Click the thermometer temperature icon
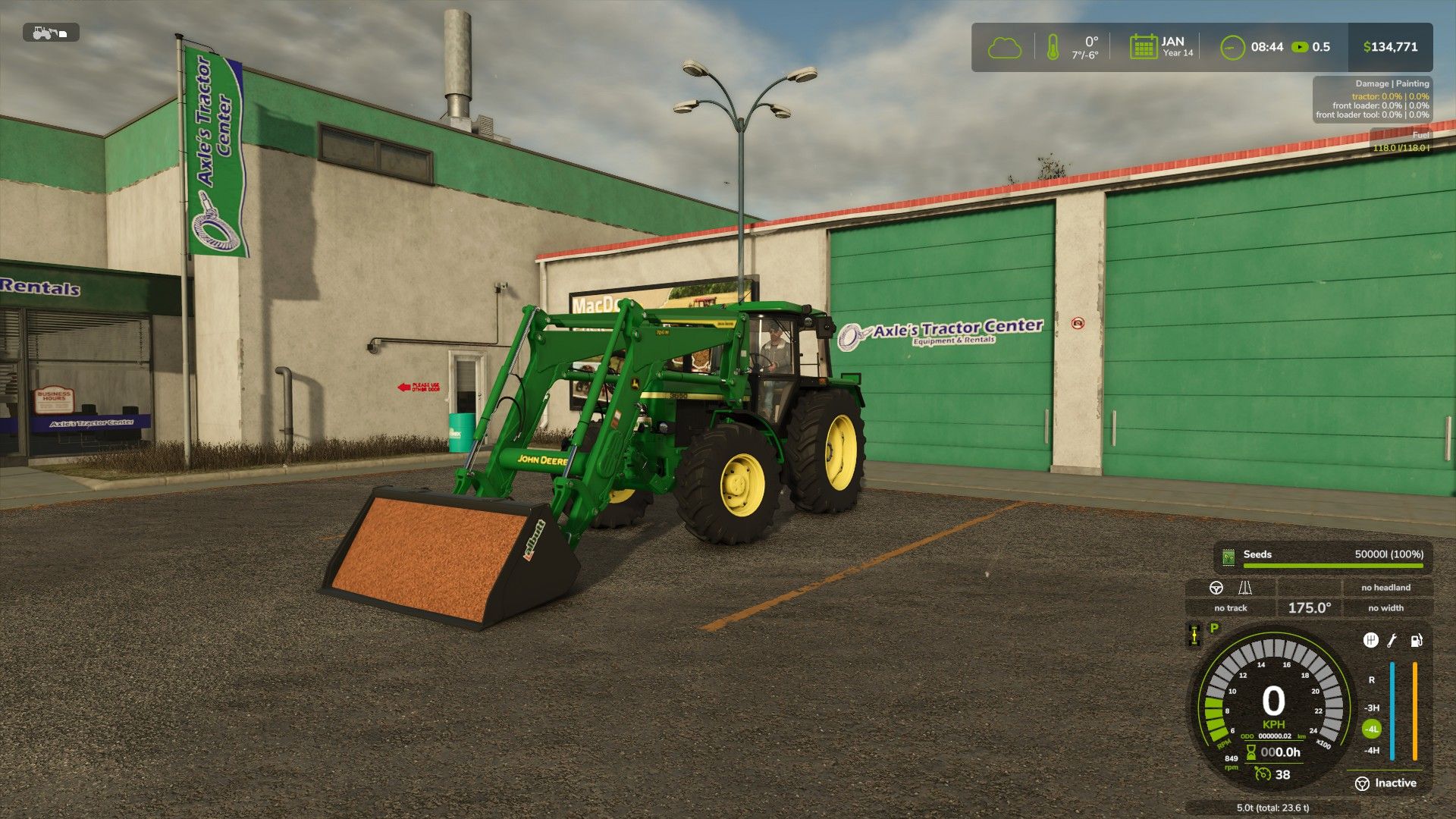Viewport: 1456px width, 819px height. [1053, 47]
